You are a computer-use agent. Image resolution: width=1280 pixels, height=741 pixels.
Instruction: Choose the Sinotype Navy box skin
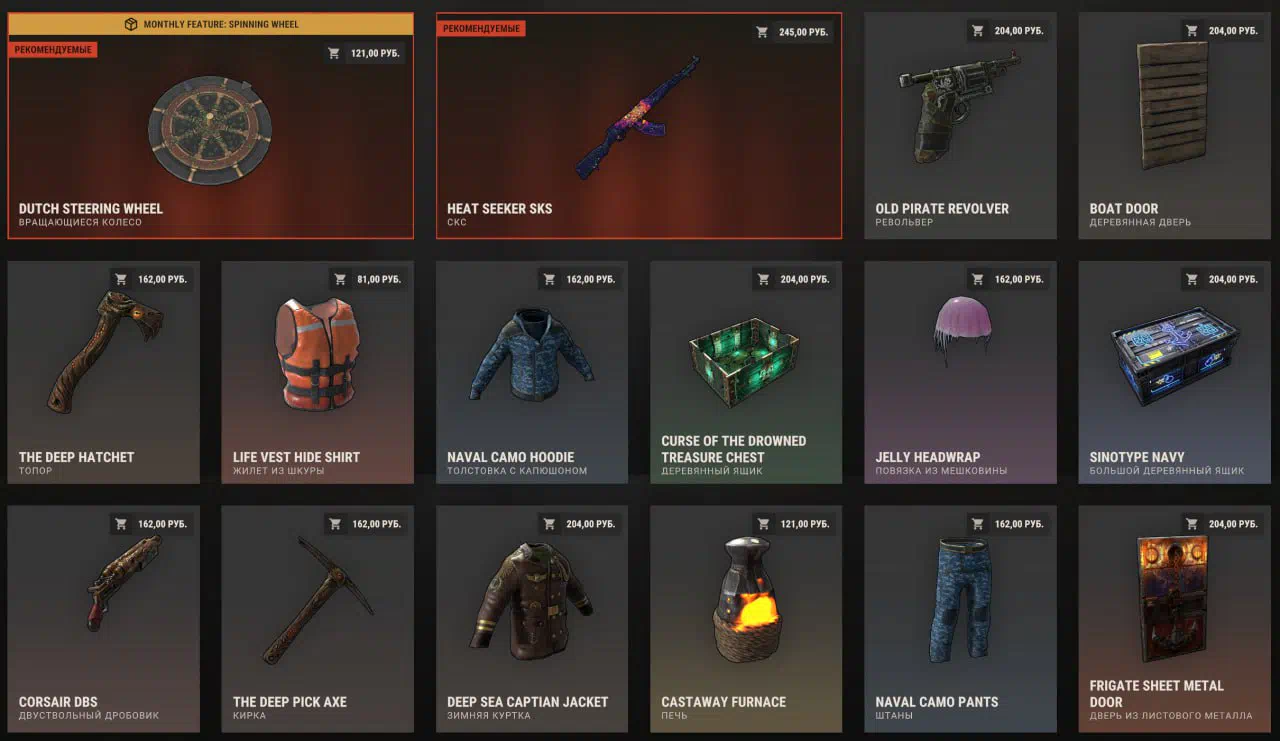pos(1174,370)
